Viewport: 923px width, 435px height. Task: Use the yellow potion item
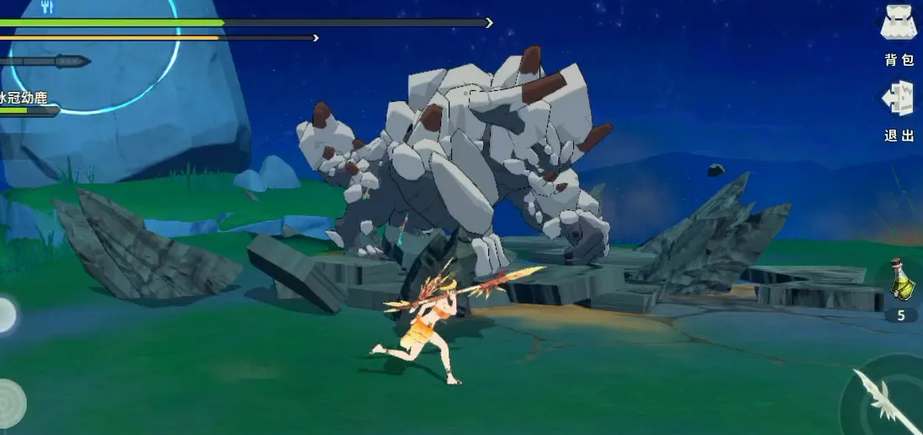[x=899, y=279]
